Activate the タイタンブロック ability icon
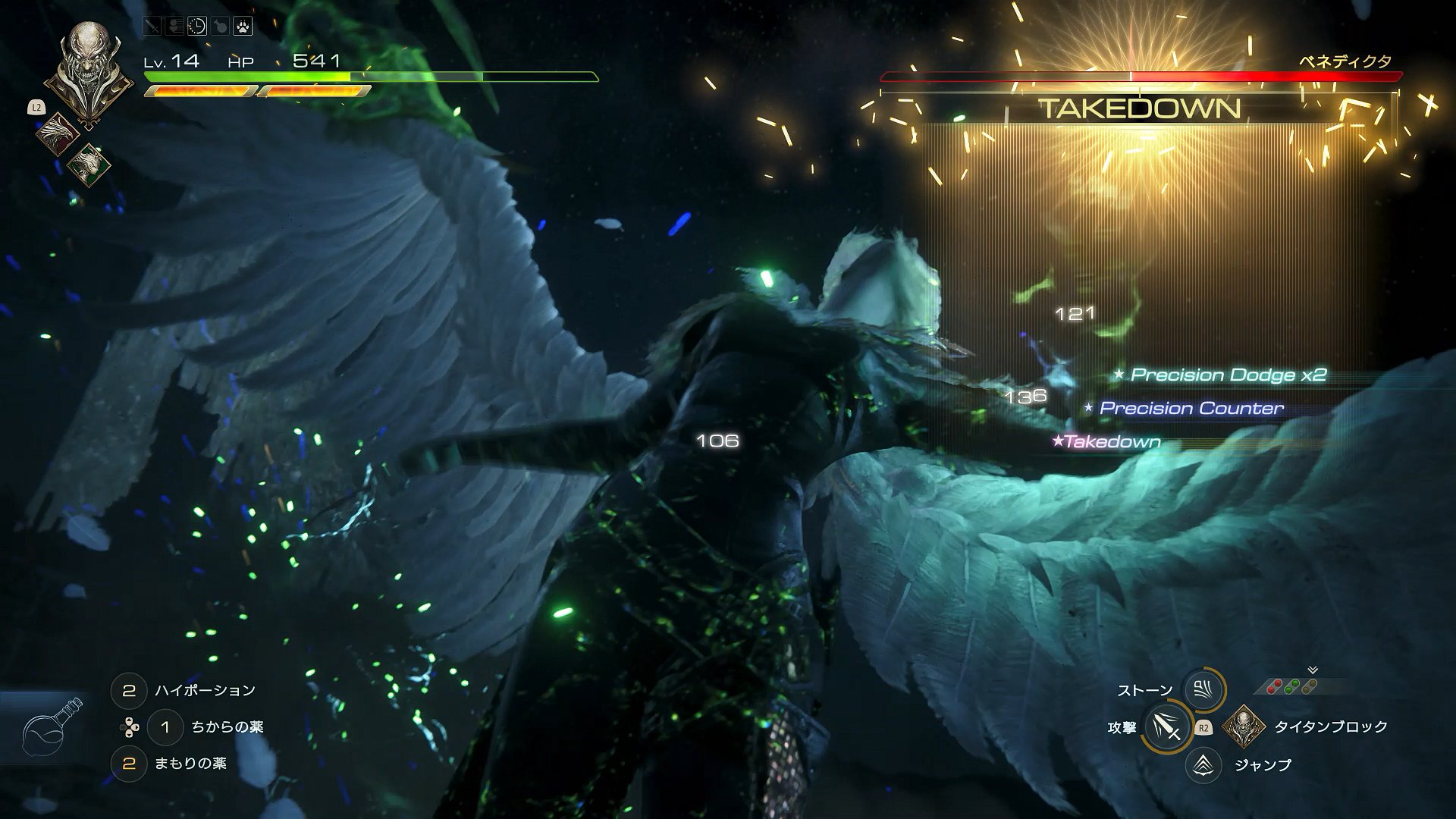 [x=1242, y=727]
